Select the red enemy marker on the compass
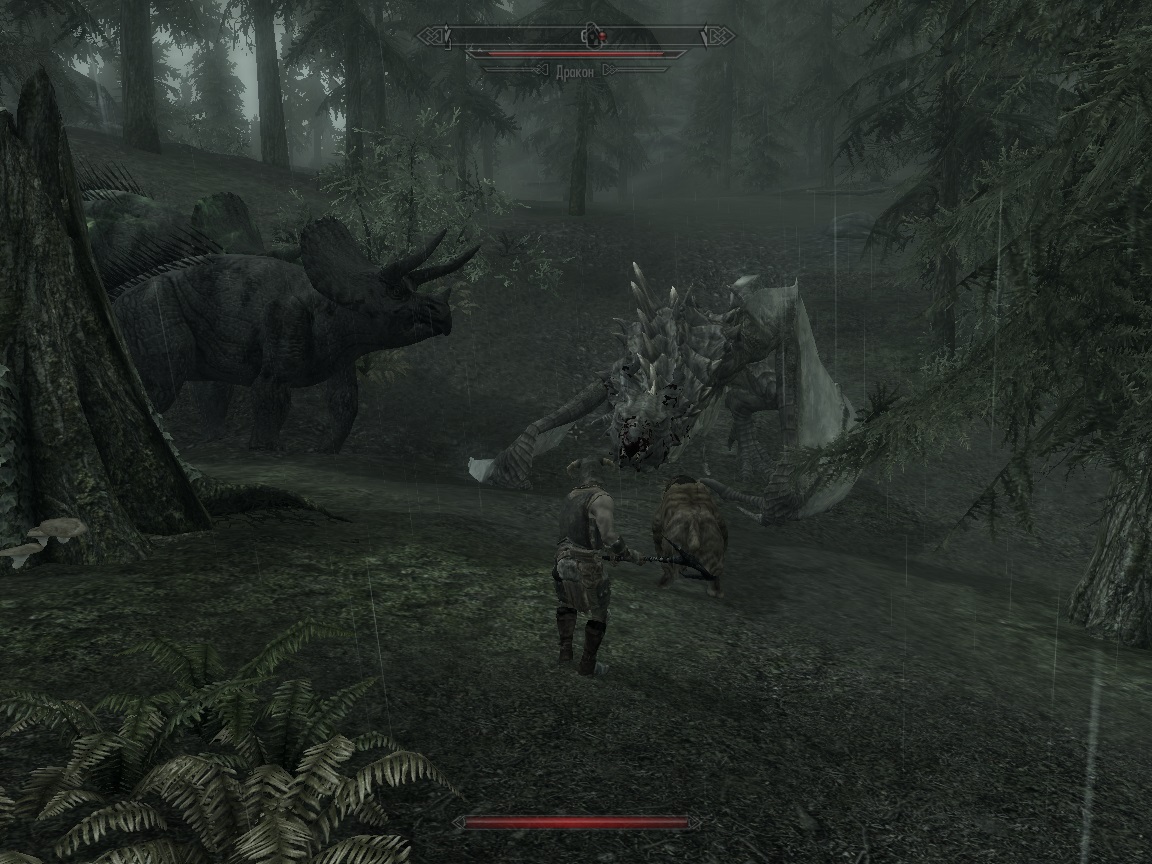The height and width of the screenshot is (864, 1152). click(601, 38)
